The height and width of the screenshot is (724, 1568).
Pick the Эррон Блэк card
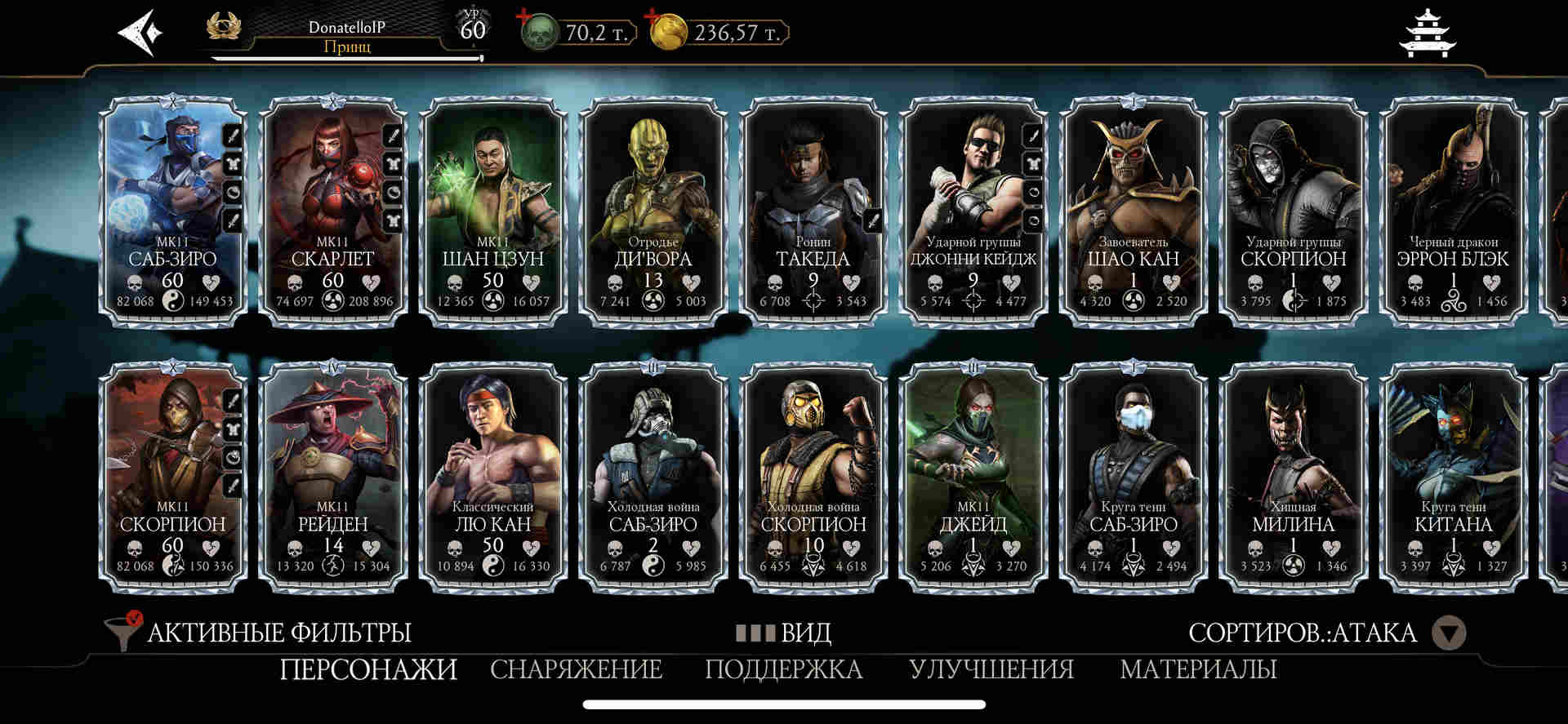[x=1454, y=211]
